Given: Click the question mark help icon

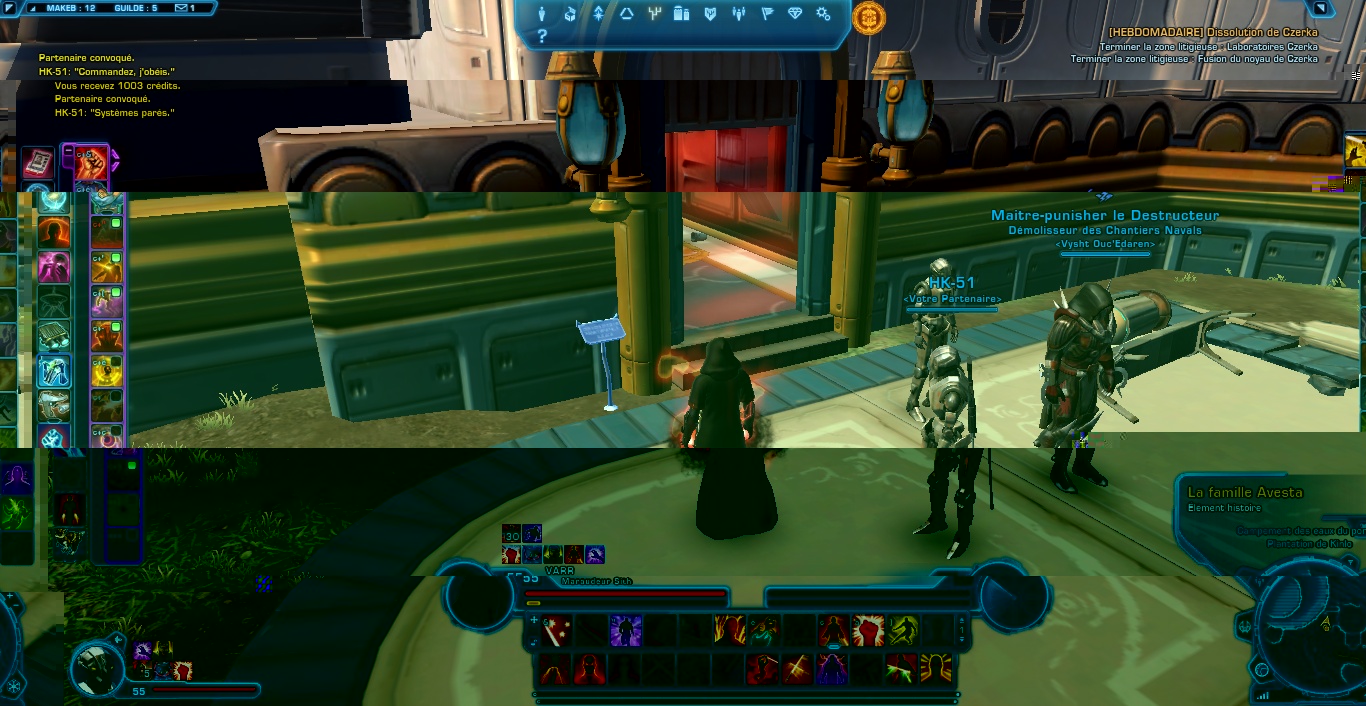Looking at the screenshot, I should pos(542,37).
